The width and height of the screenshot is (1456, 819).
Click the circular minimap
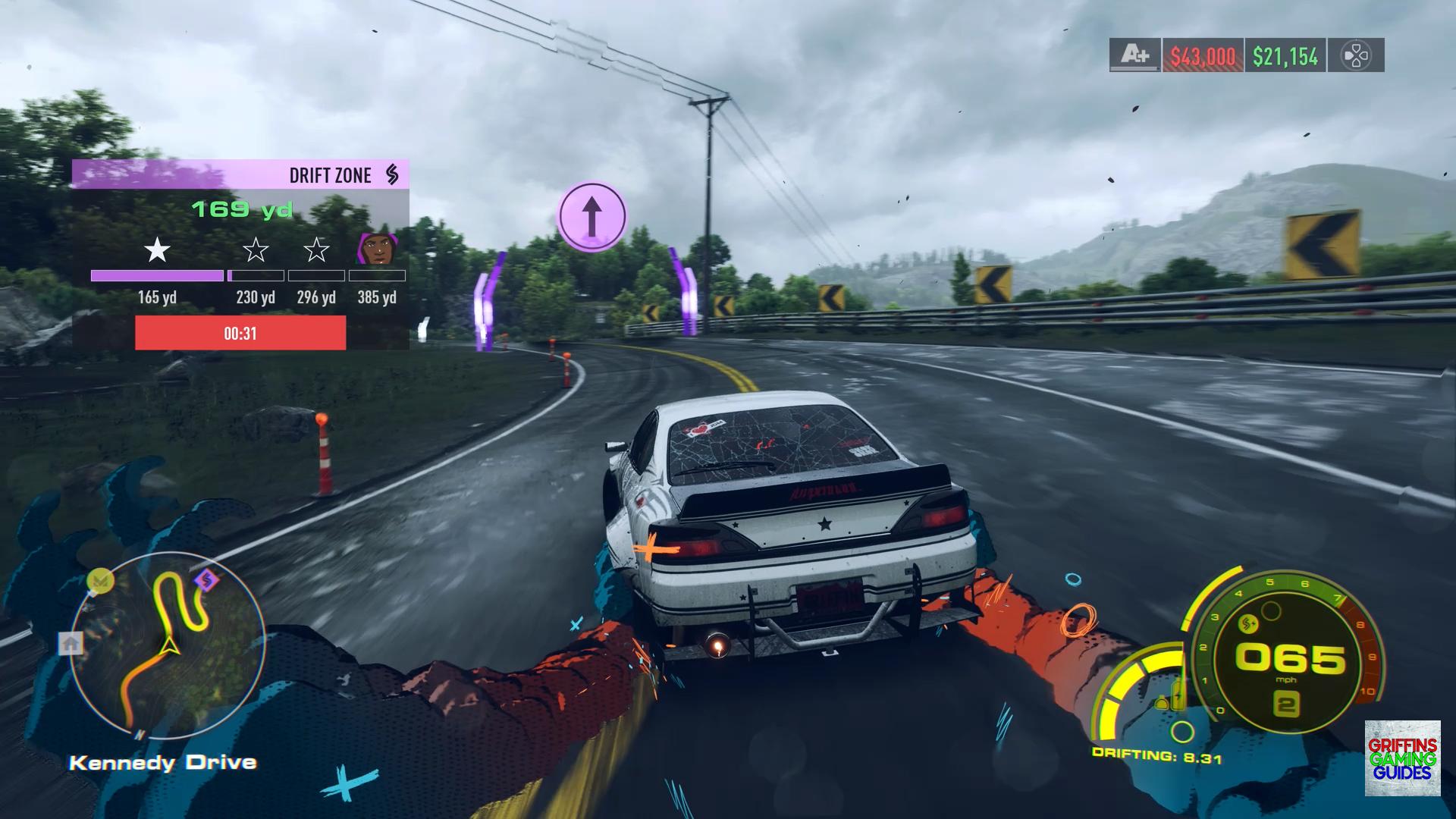(x=168, y=645)
